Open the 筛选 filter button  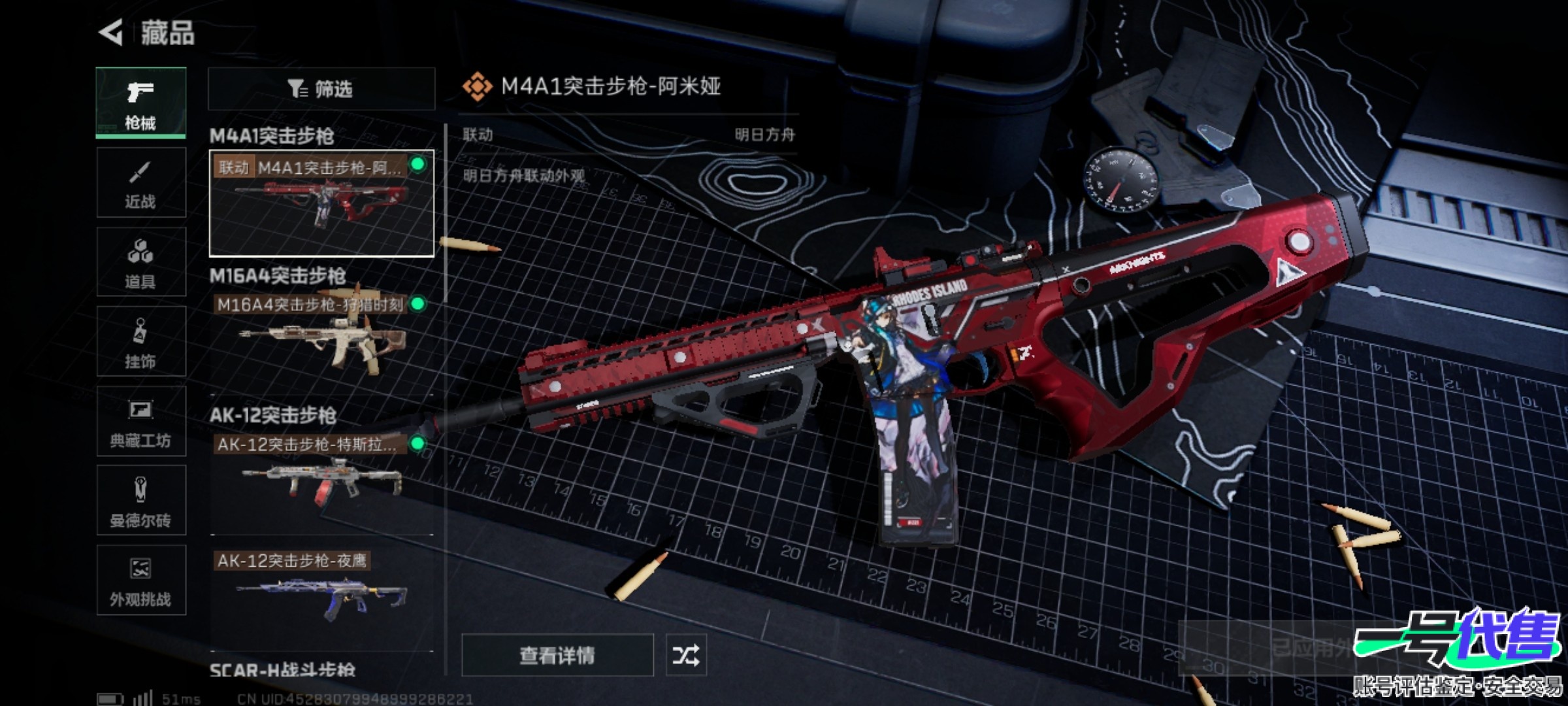(x=321, y=89)
